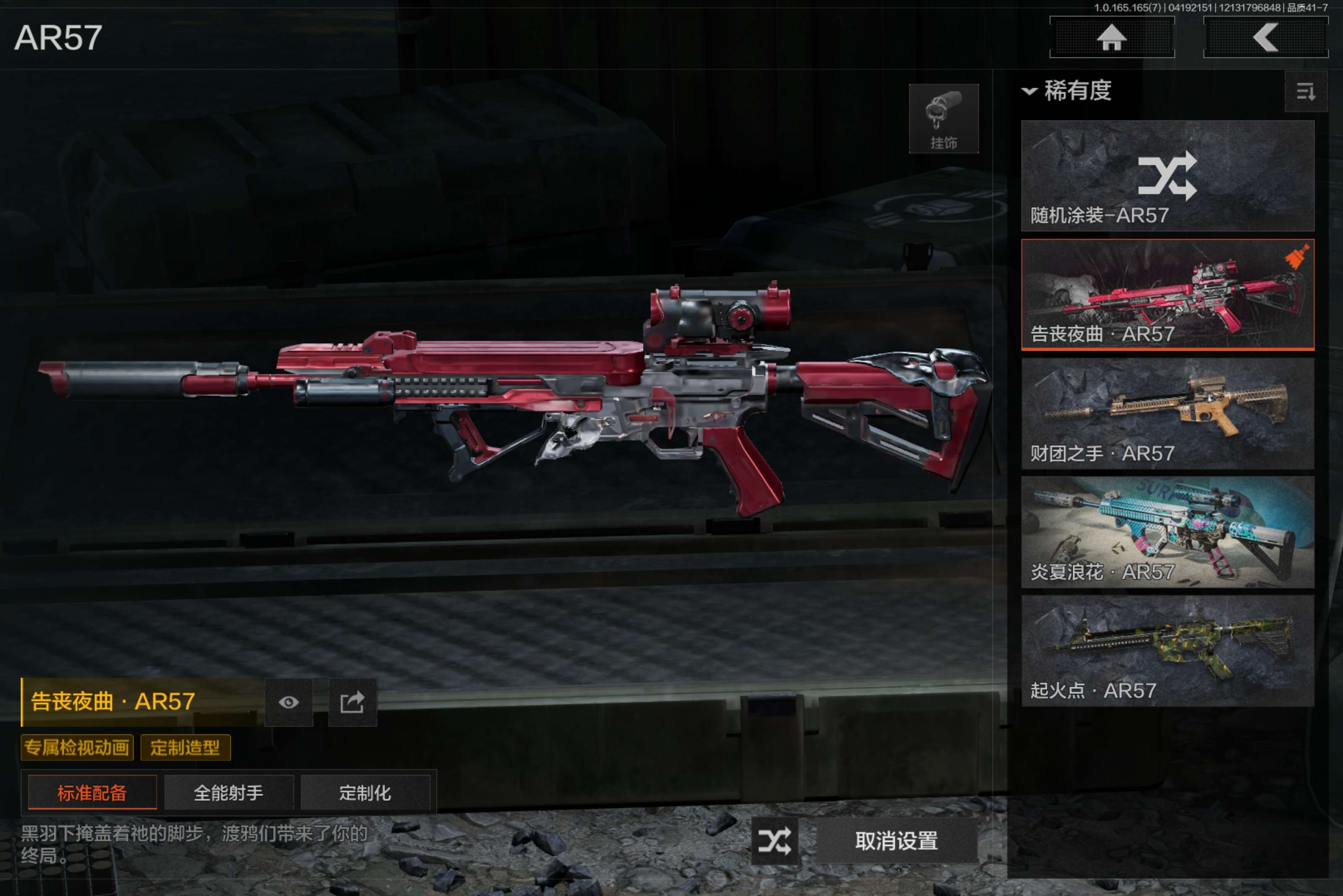The image size is (1343, 896).
Task: Choose the 起火点 · AR57 skin
Action: click(x=1167, y=651)
